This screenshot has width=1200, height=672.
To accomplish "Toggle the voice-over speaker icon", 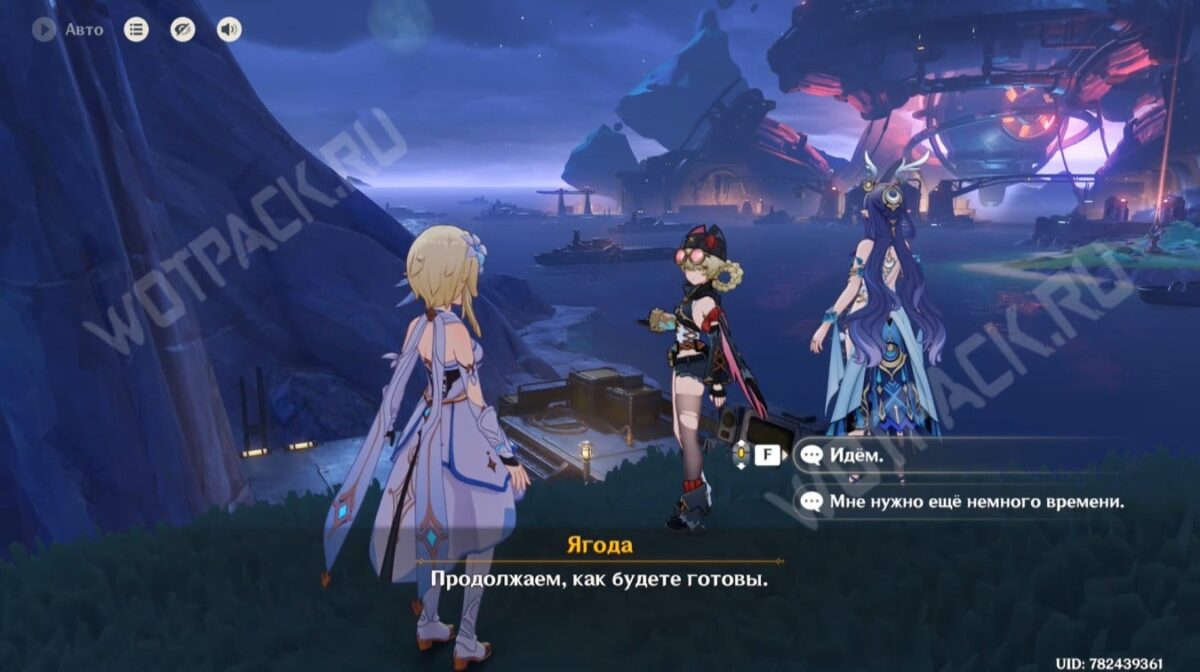I will 229,30.
